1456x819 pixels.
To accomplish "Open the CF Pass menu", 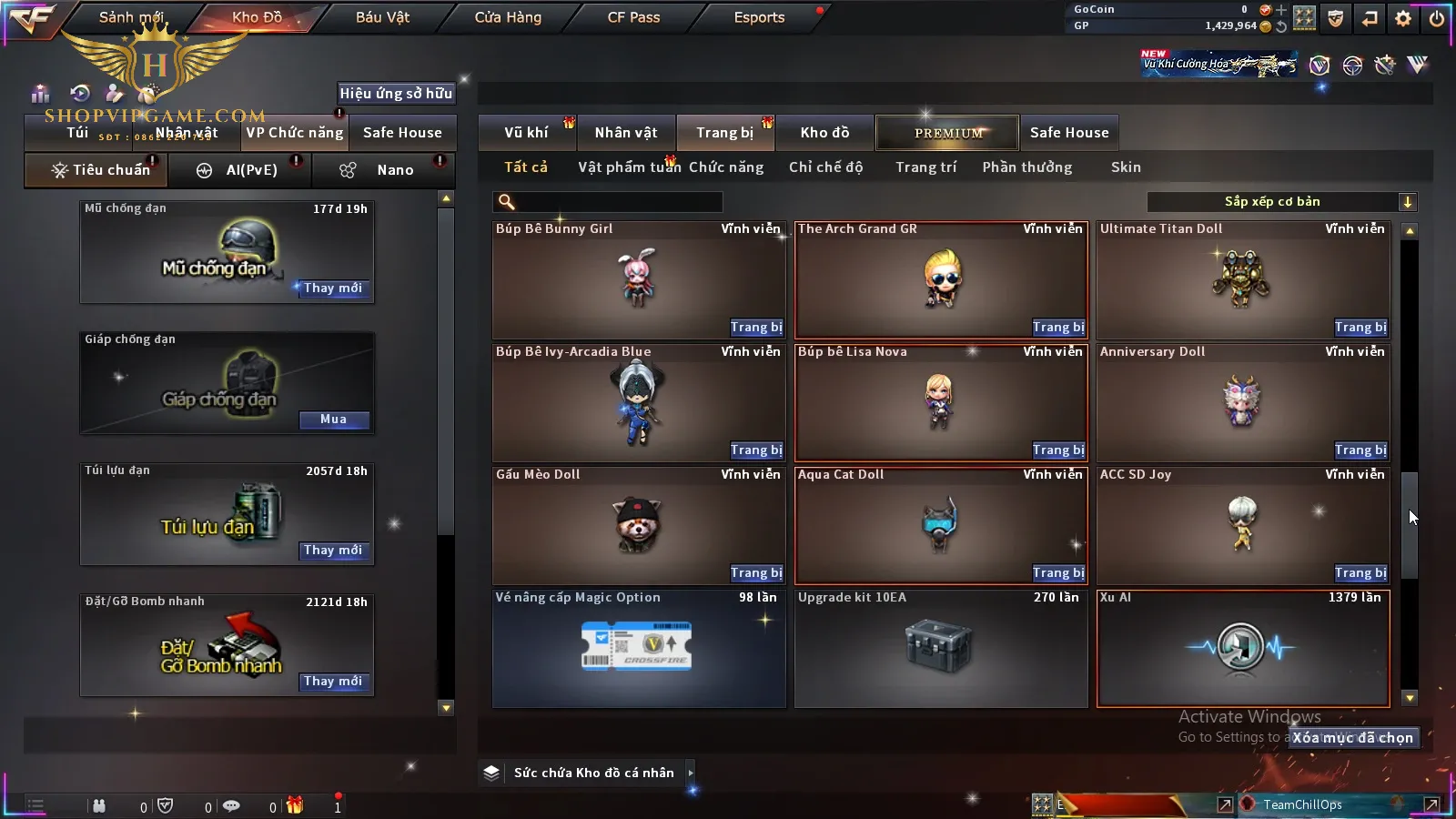I will 633,17.
